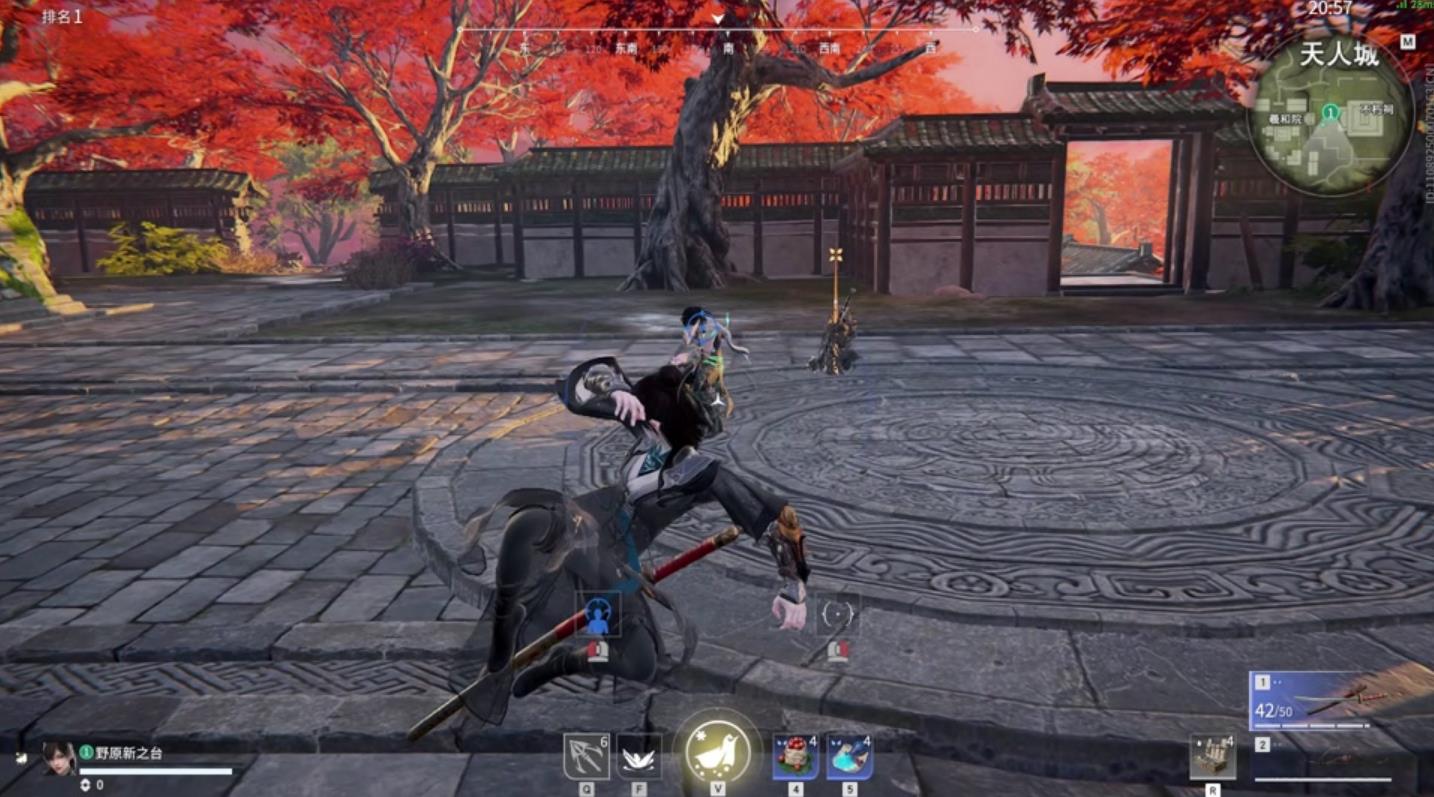Image resolution: width=1434 pixels, height=797 pixels.
Task: Click the down chevron above the compass bar
Action: point(718,17)
